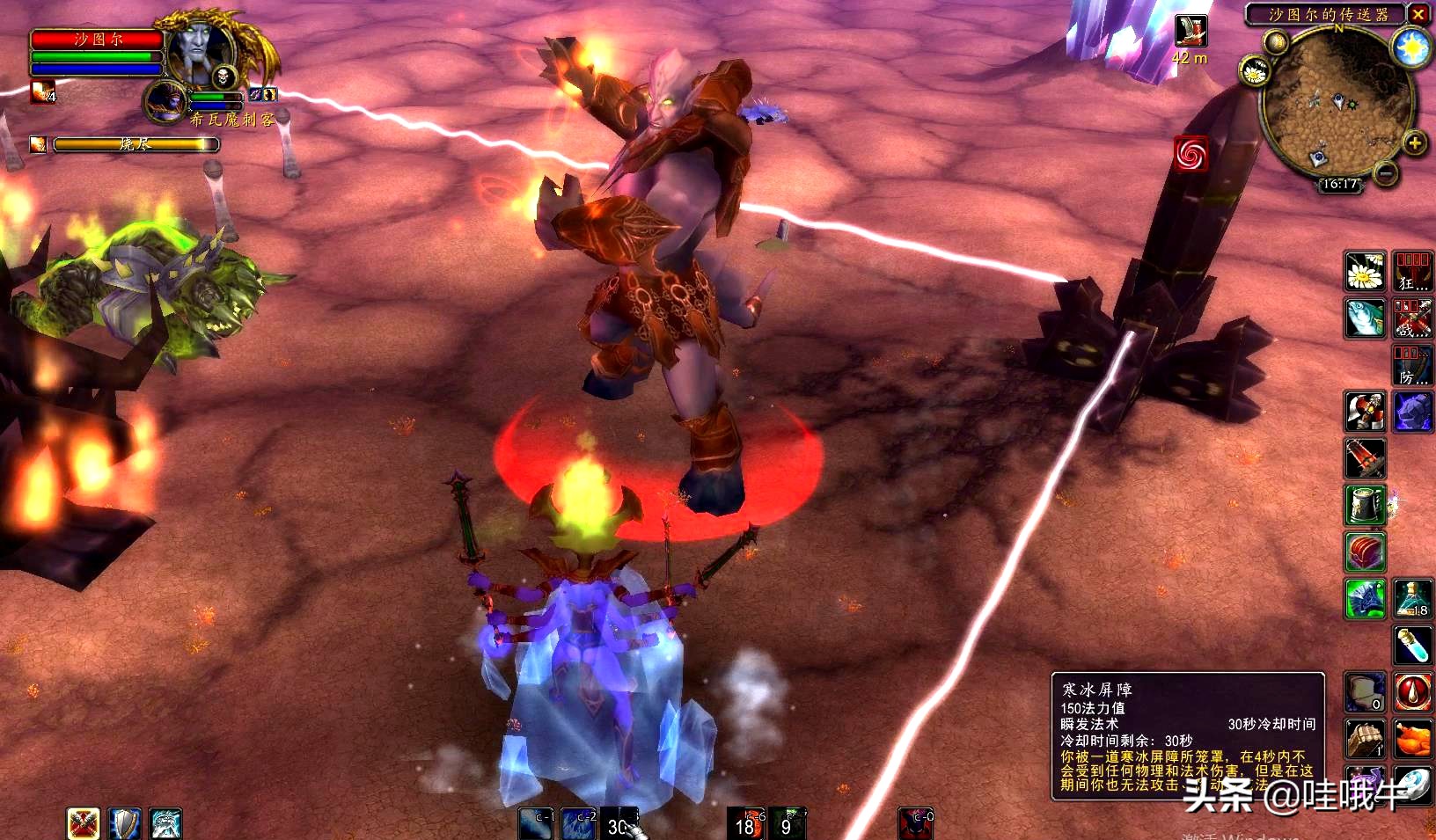Use the red treasure chest item
Viewport: 1436px width, 840px height.
[x=1365, y=552]
